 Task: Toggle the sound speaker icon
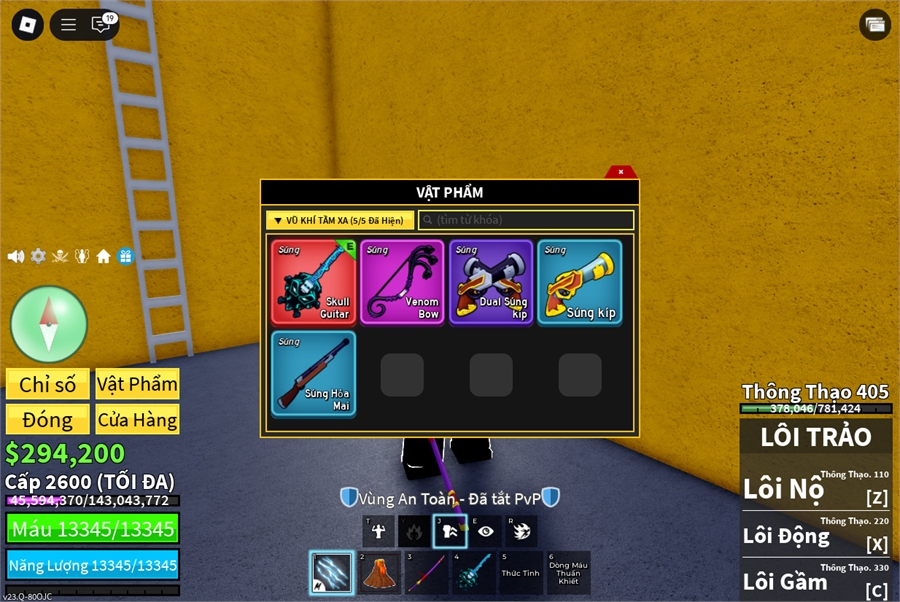[x=16, y=256]
